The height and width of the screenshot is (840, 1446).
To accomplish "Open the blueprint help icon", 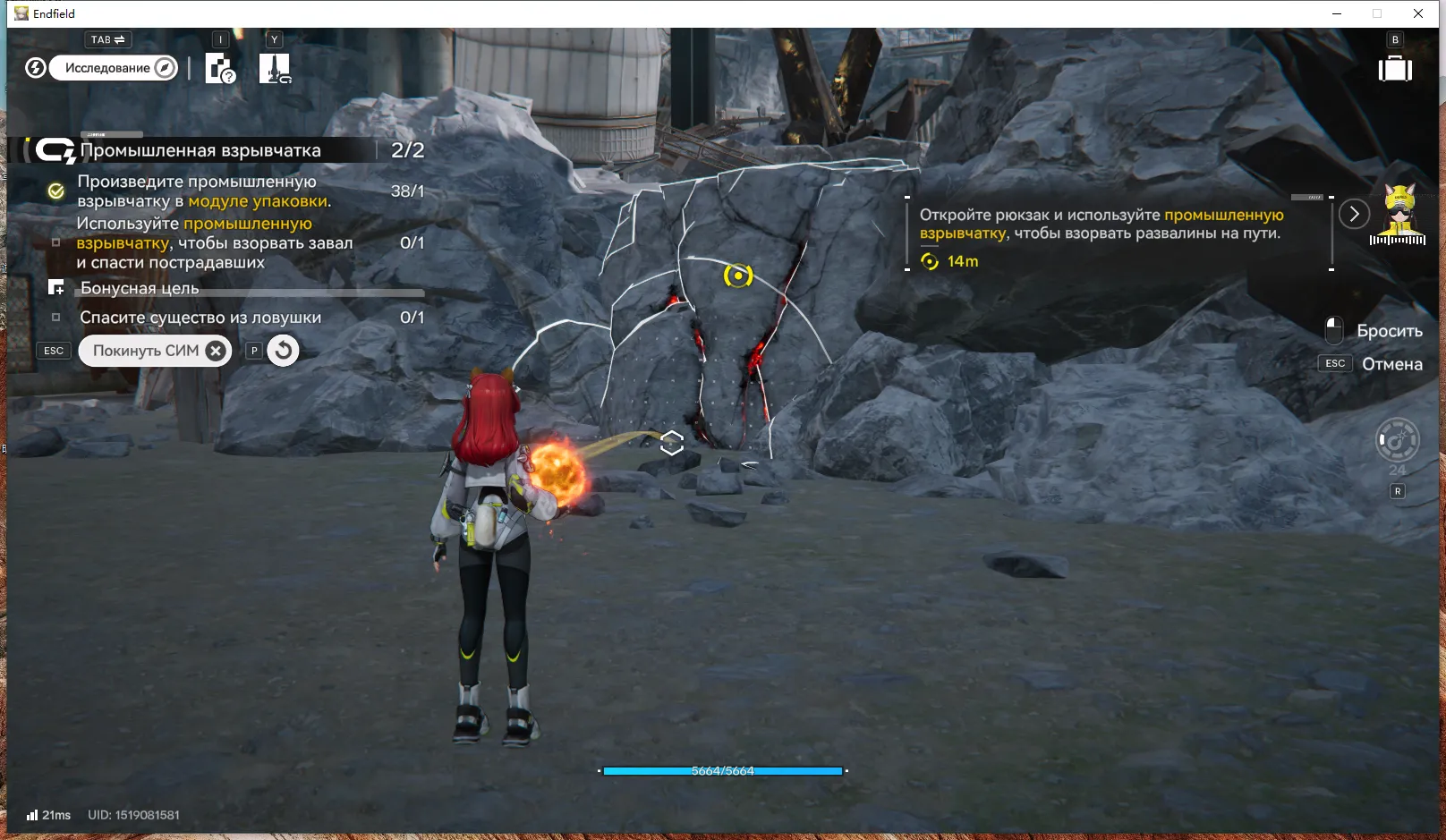I will coord(220,68).
